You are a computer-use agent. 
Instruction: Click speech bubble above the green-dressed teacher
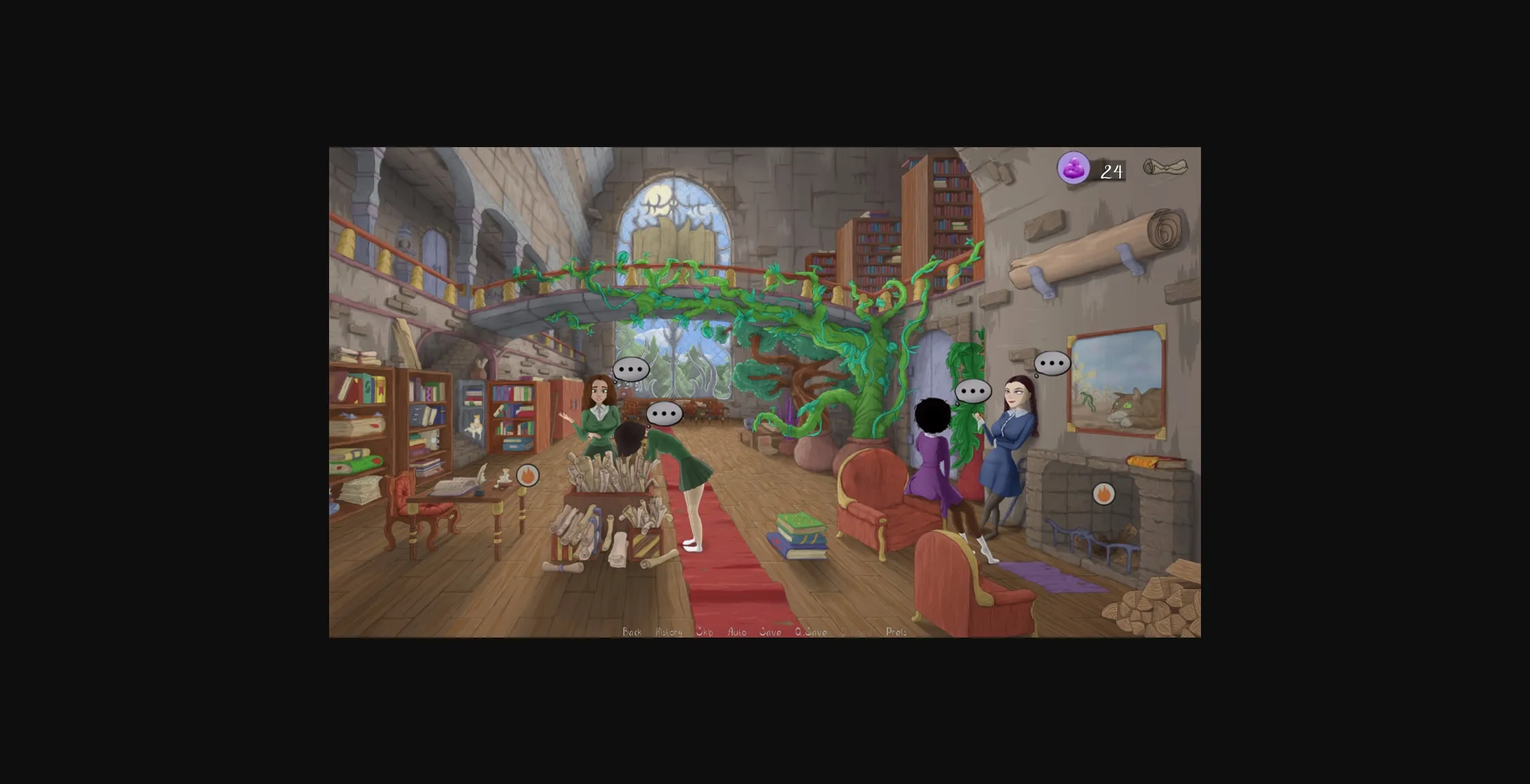[630, 370]
